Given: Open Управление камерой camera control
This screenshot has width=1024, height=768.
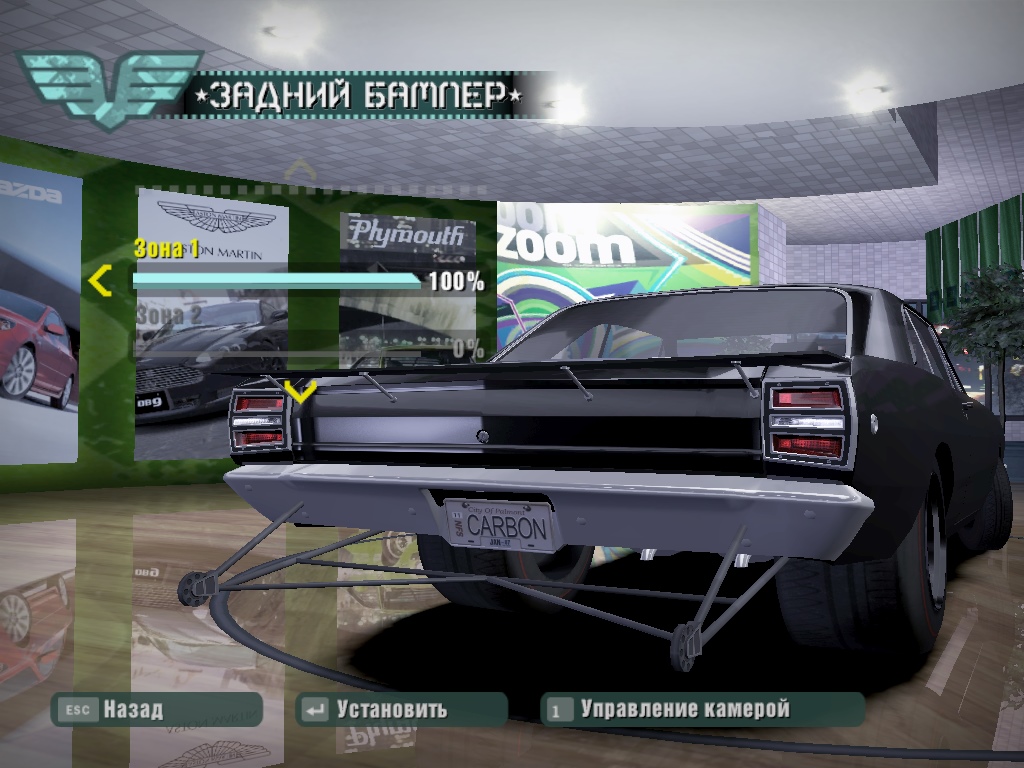Looking at the screenshot, I should coord(700,710).
